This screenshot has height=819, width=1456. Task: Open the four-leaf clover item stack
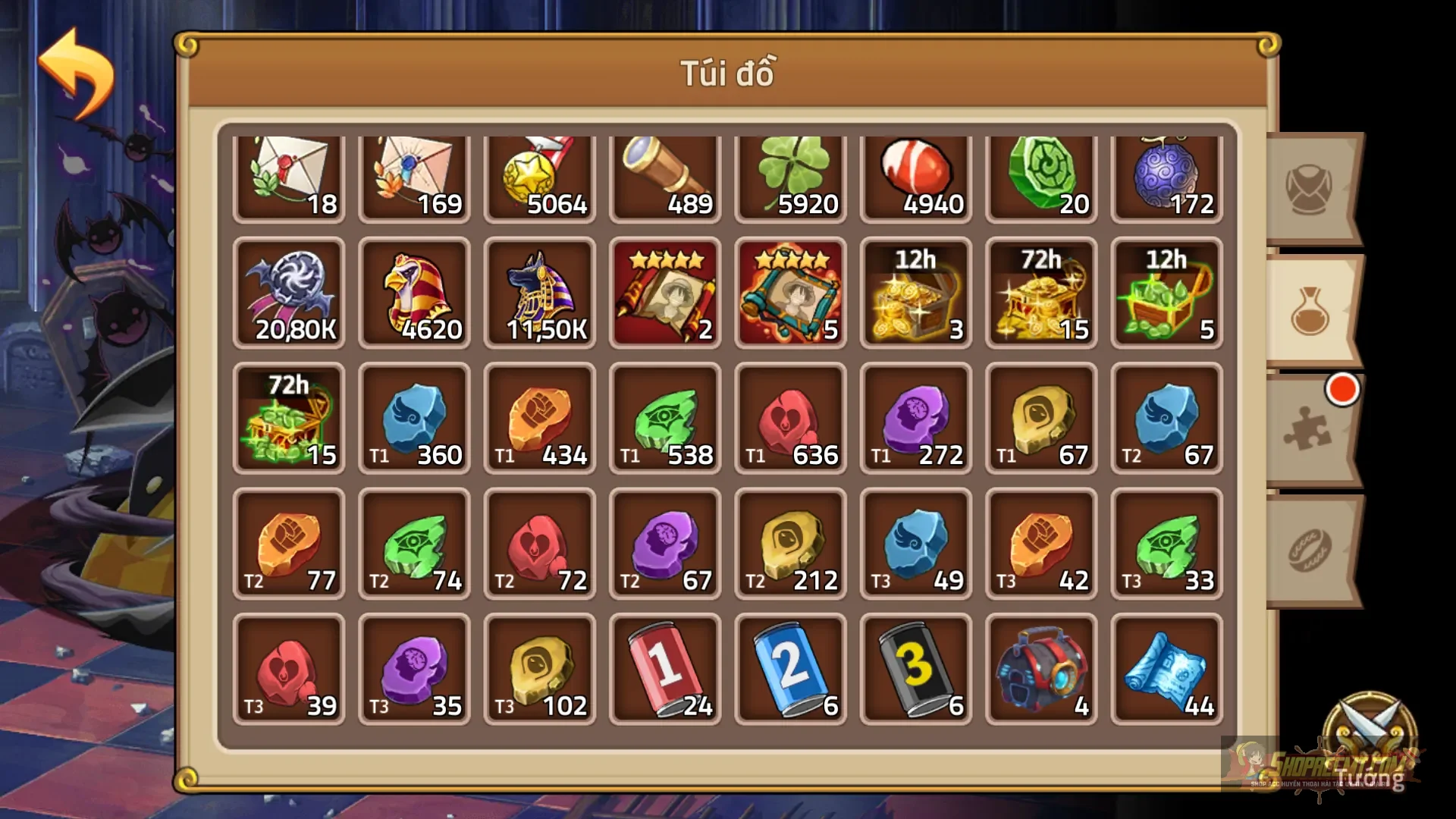790,174
